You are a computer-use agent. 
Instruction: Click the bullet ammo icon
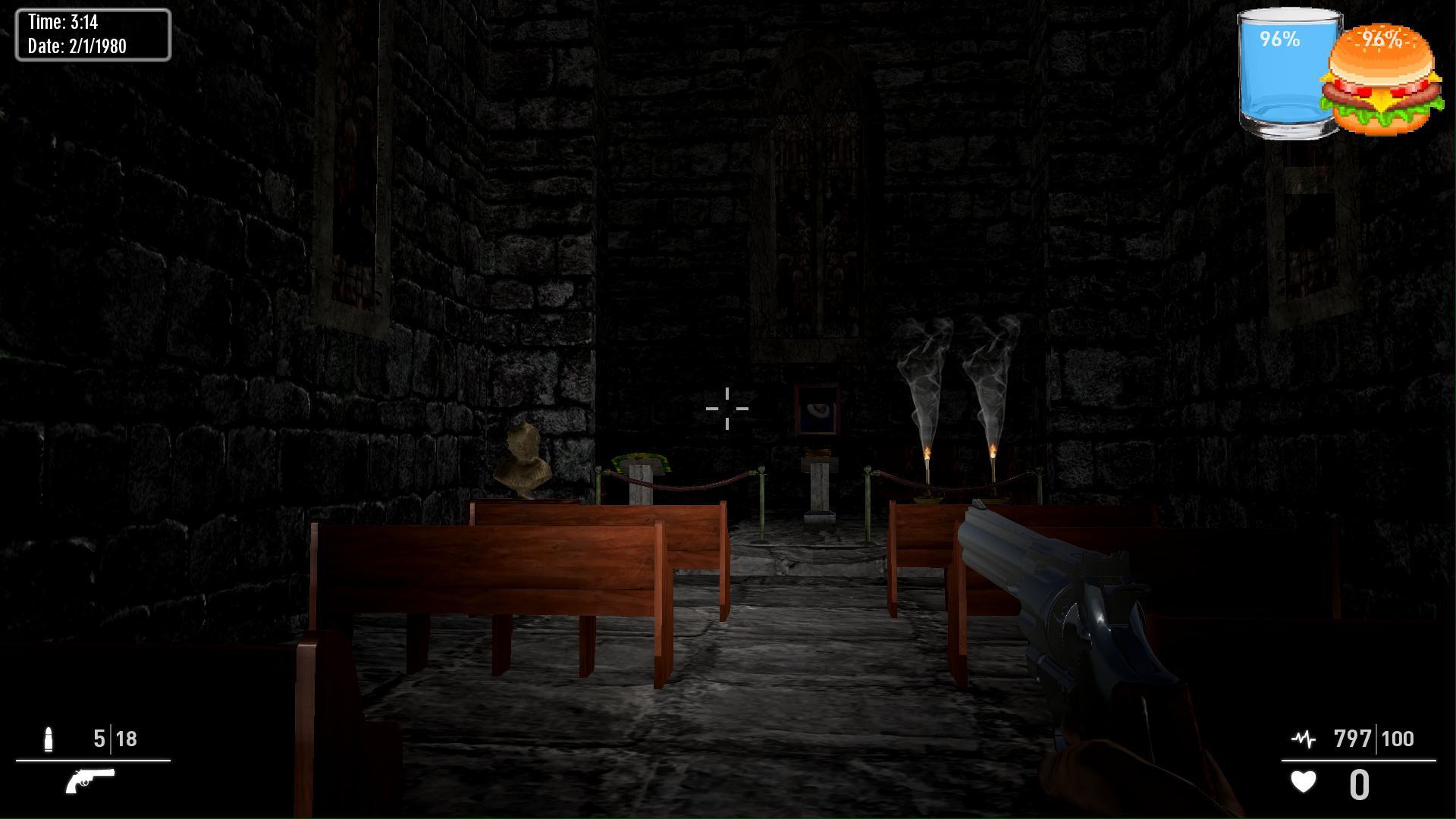click(x=50, y=737)
